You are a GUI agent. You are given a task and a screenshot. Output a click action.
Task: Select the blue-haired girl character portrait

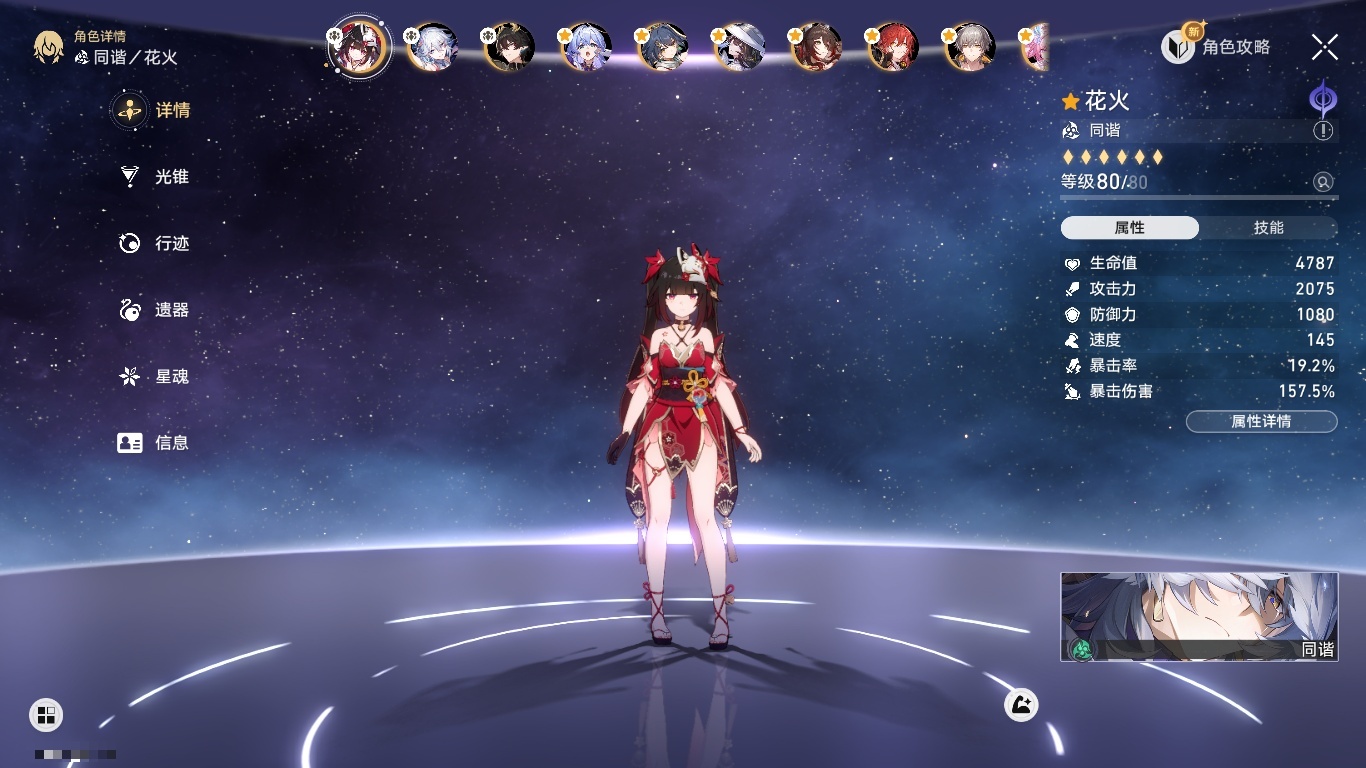point(586,47)
